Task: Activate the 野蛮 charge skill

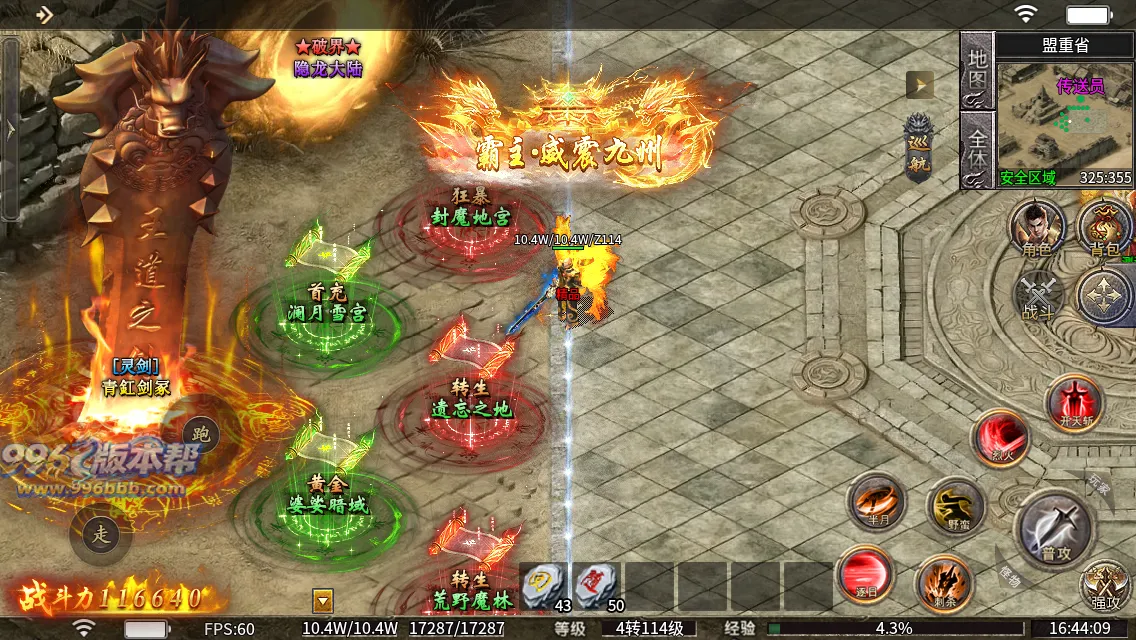Action: (956, 506)
